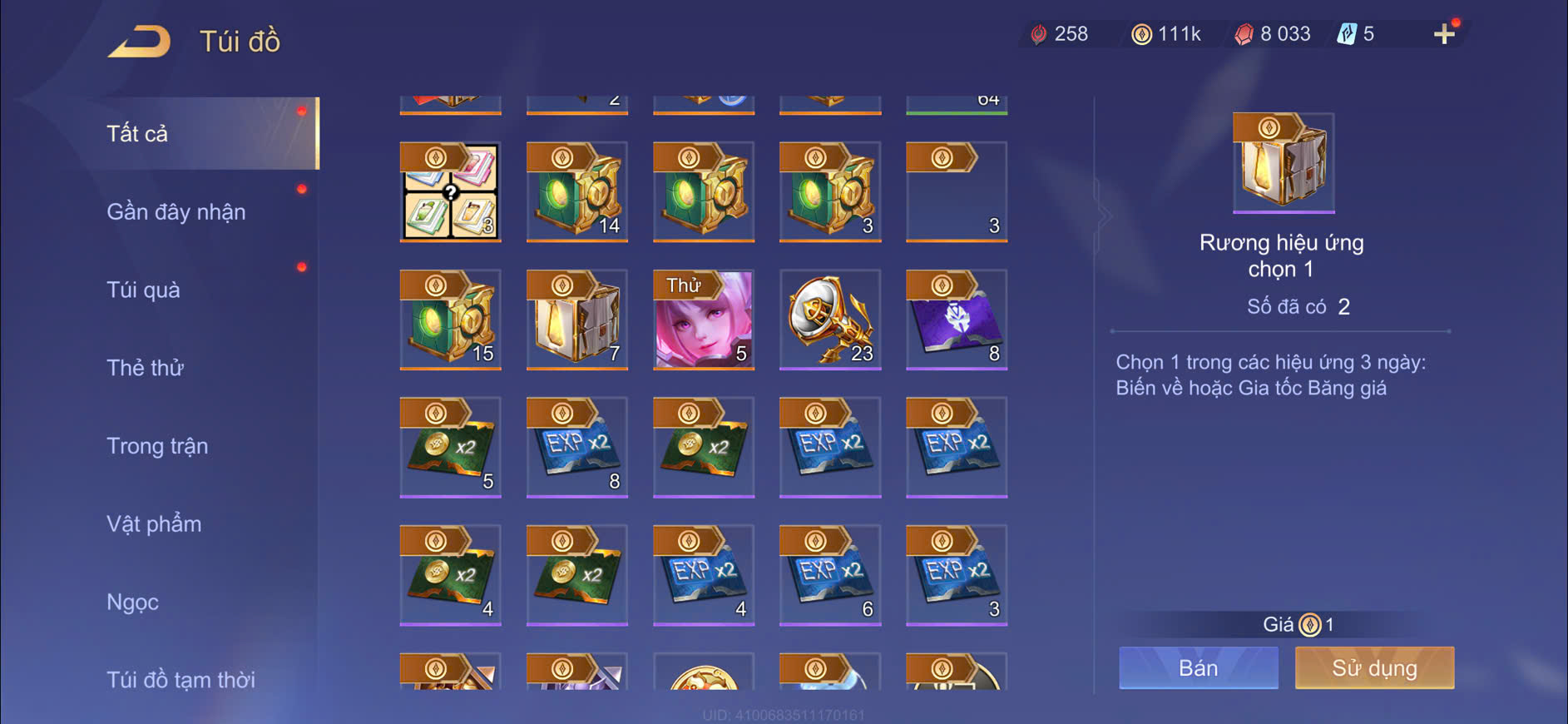The height and width of the screenshot is (724, 1568).
Task: Choose the golden horn item with 23
Action: click(830, 320)
